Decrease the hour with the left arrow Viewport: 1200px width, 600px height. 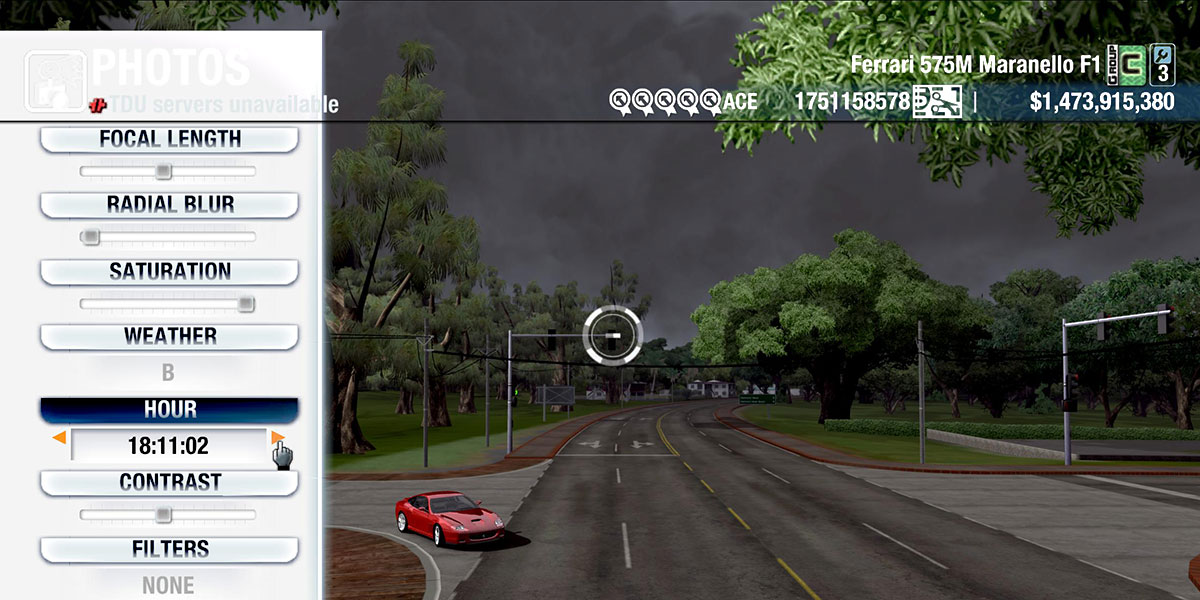[x=60, y=438]
